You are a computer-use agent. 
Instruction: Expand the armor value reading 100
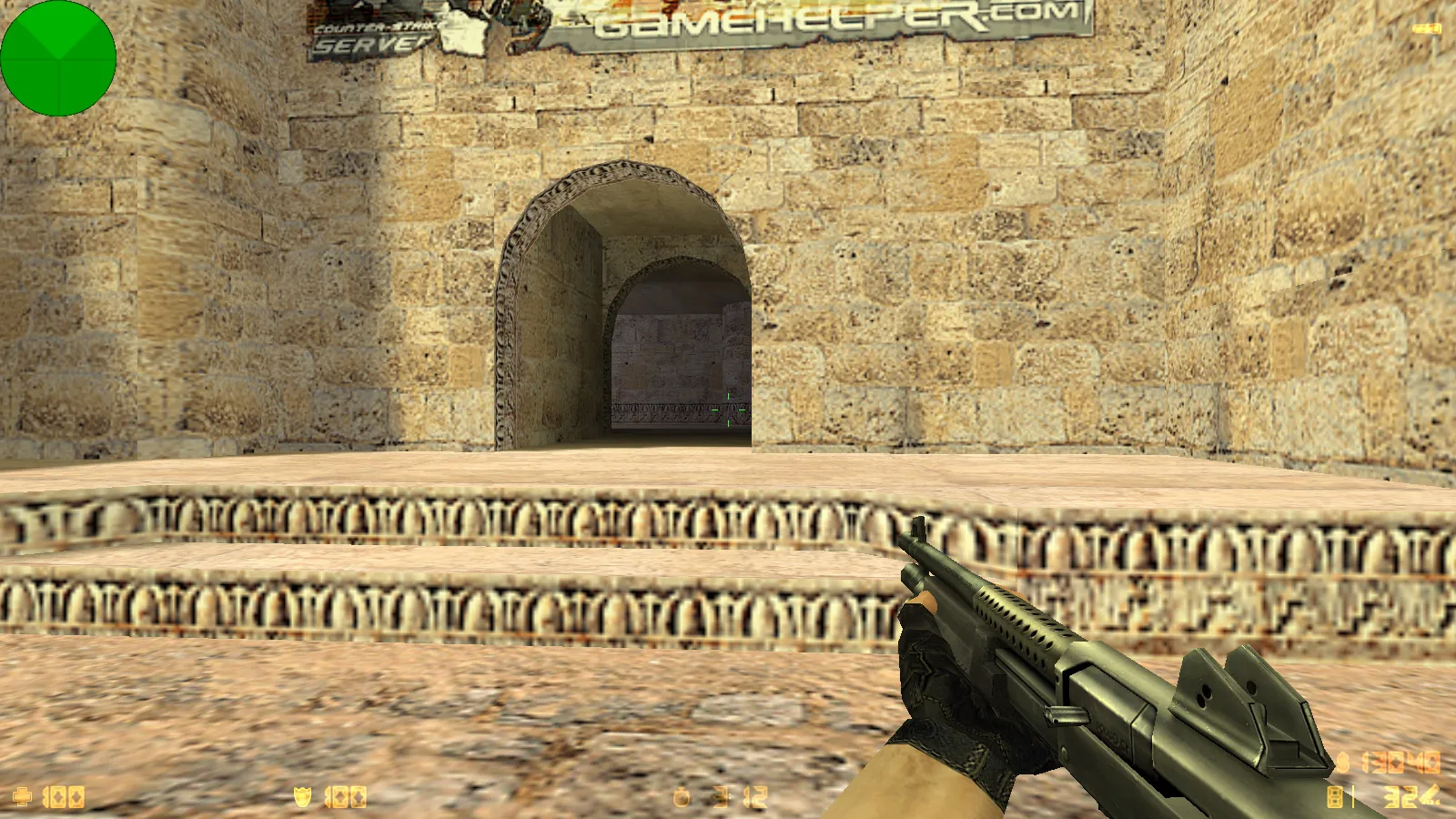pos(346,798)
